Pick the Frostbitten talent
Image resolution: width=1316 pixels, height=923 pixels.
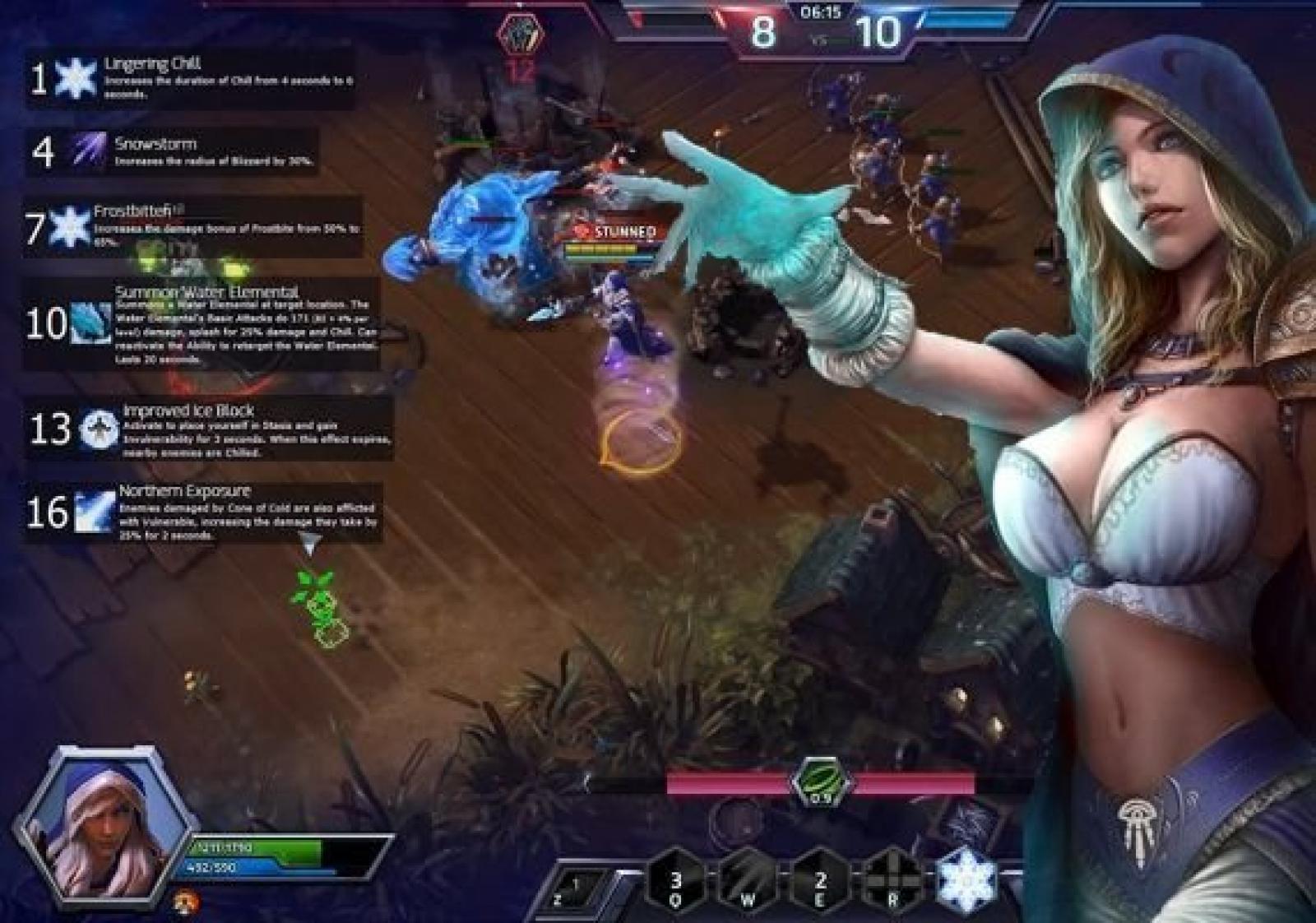click(70, 226)
